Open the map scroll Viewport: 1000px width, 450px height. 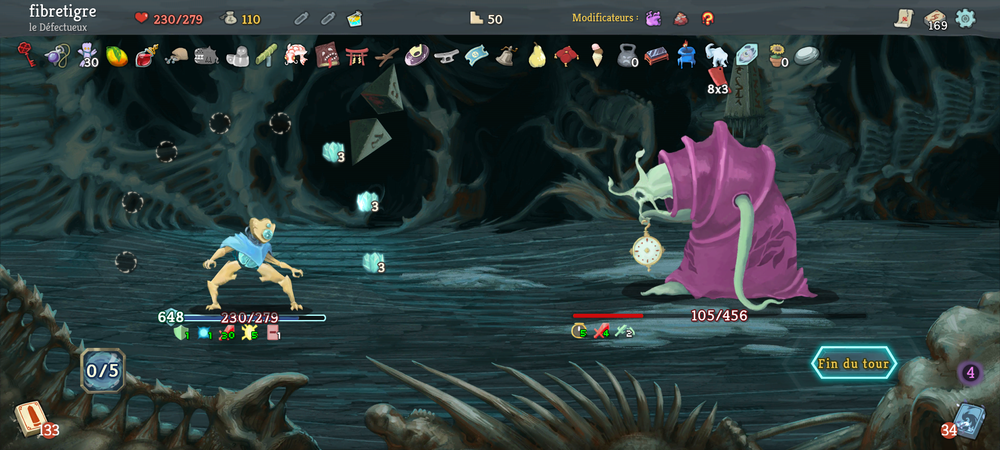pos(903,18)
